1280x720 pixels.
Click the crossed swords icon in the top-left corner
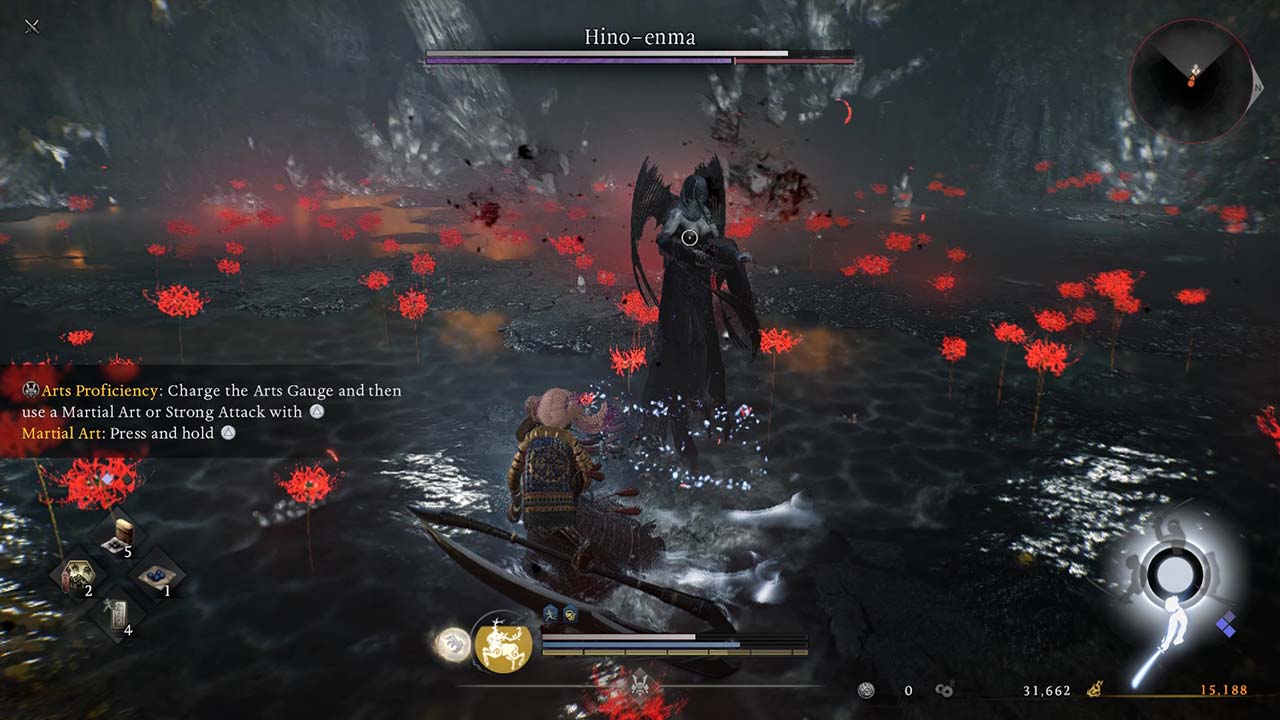point(32,26)
